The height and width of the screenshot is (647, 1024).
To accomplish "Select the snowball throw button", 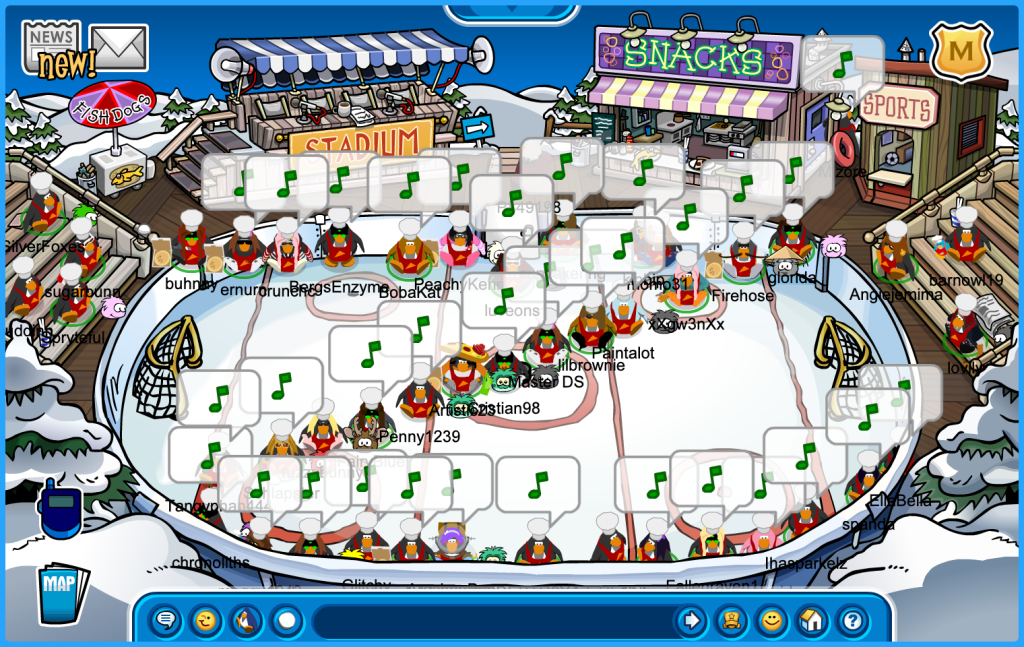I will [287, 621].
